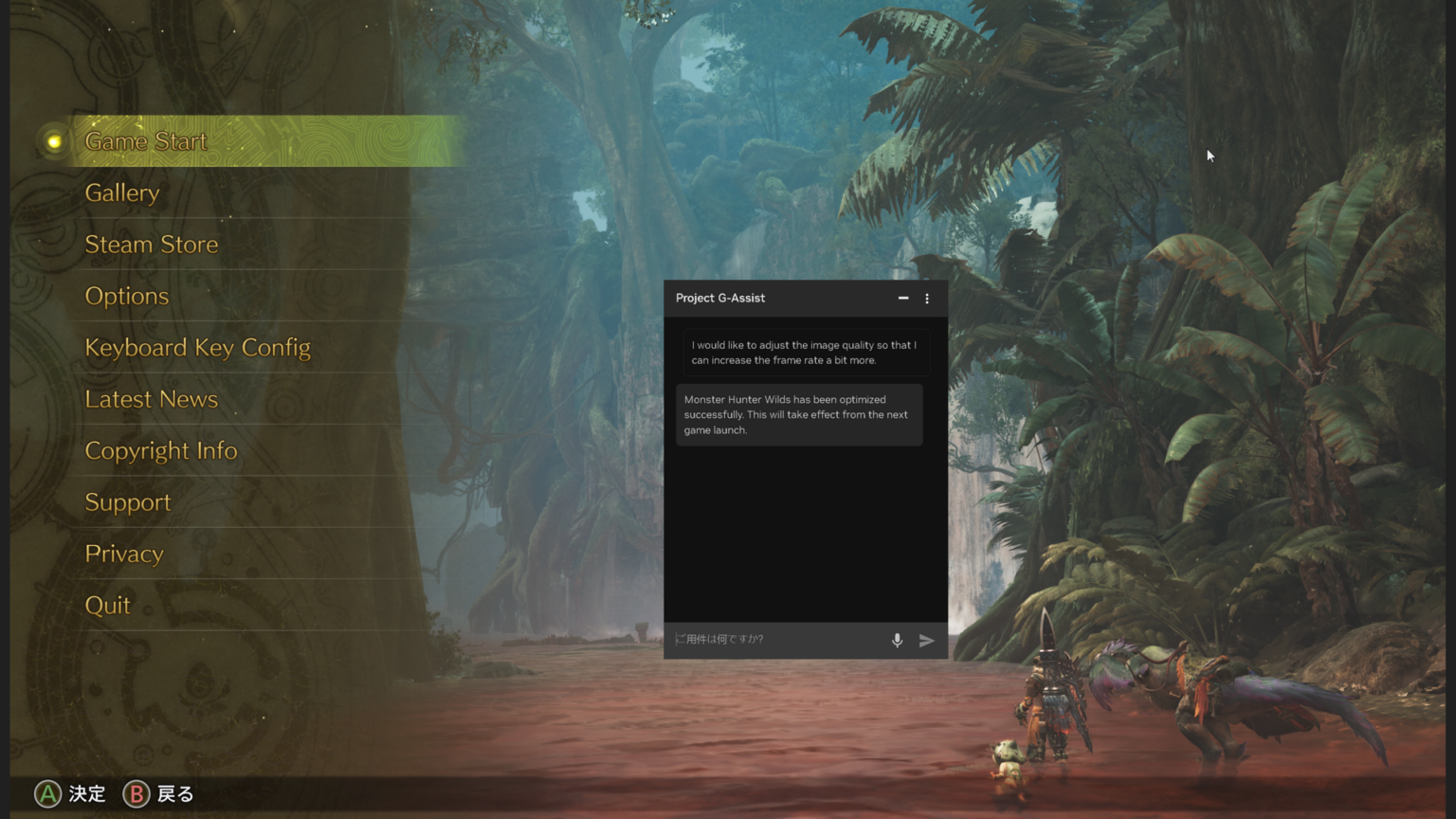Viewport: 1456px width, 819px height.
Task: Open the Steam Store from the menu
Action: tap(152, 244)
